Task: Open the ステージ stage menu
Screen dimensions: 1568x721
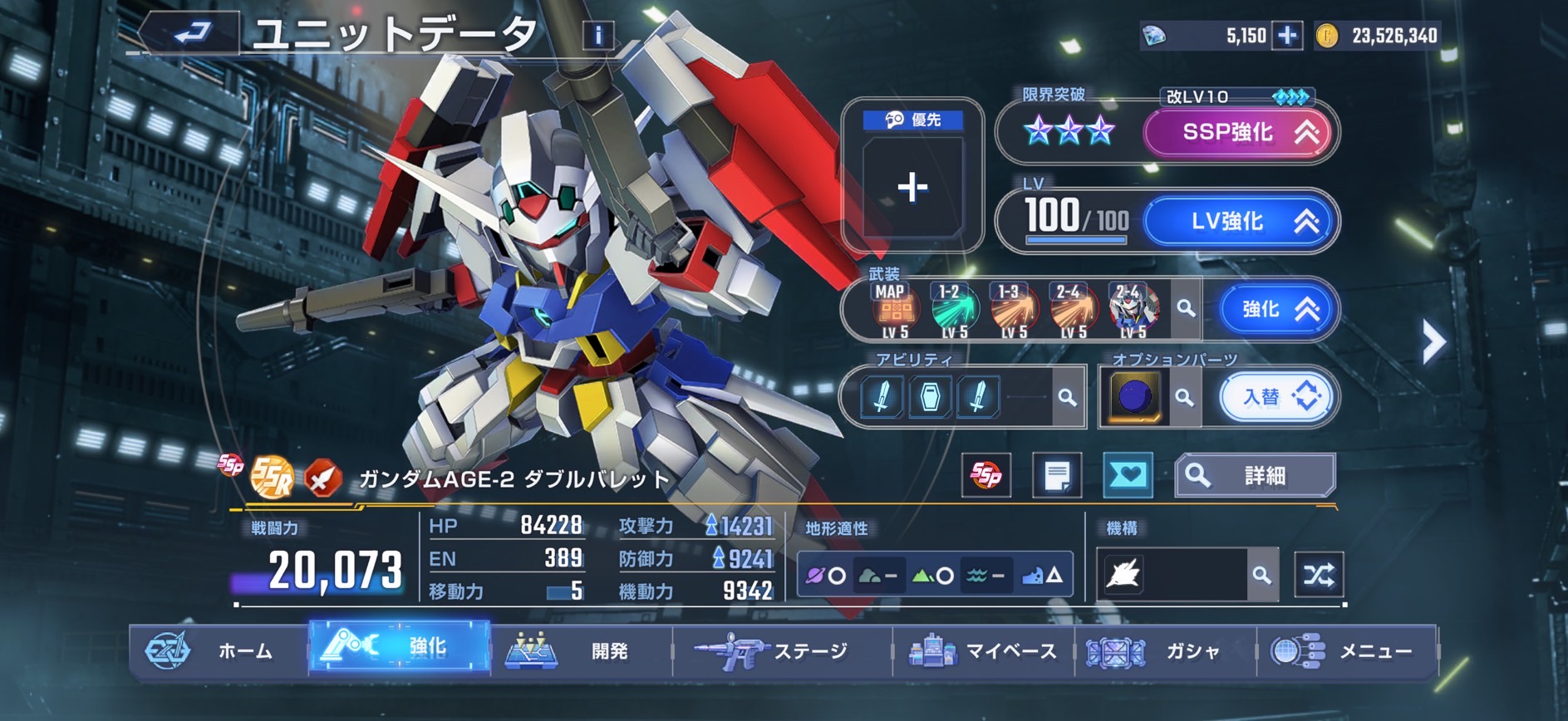Action: tap(781, 650)
